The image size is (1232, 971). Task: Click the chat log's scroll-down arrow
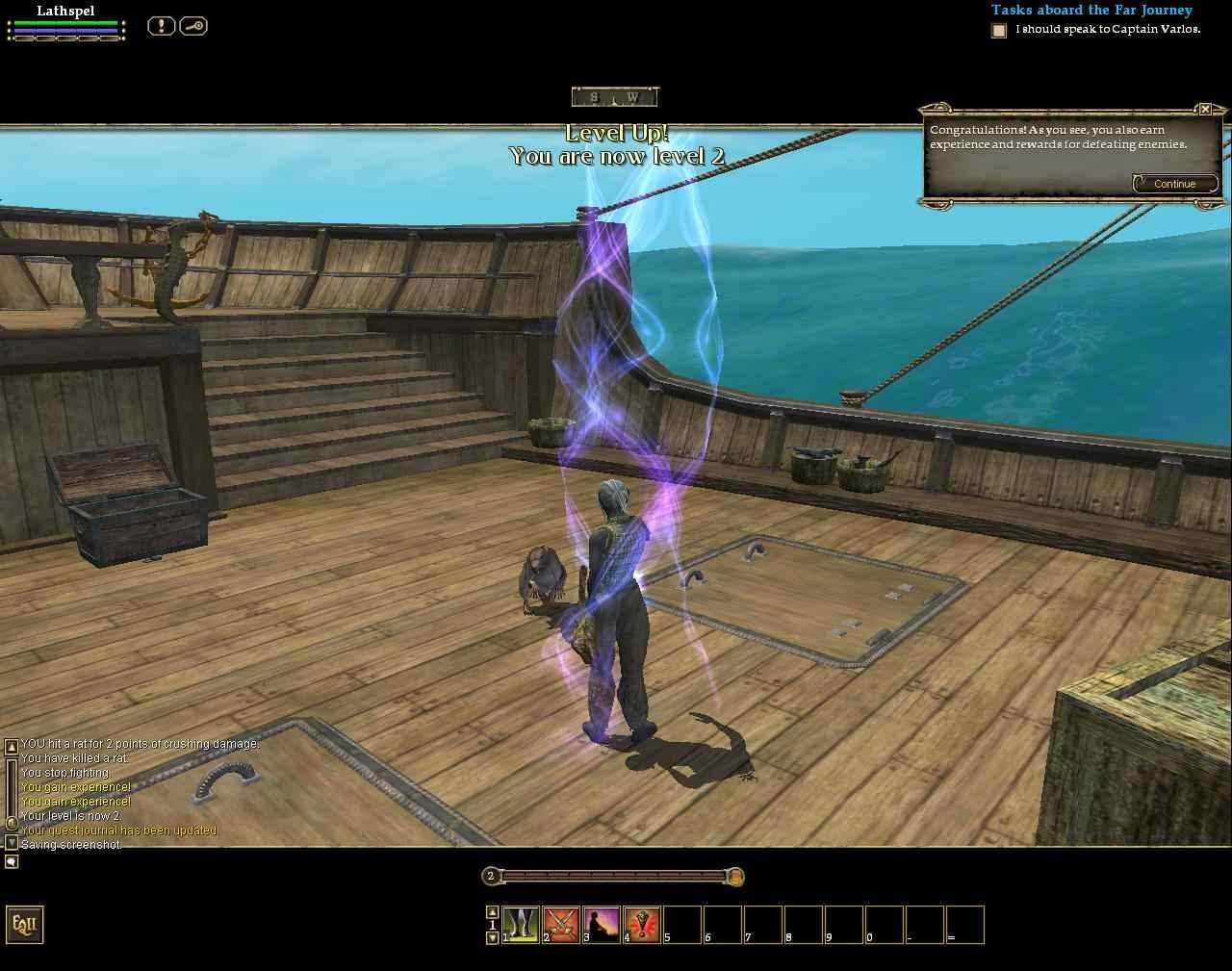coord(12,842)
